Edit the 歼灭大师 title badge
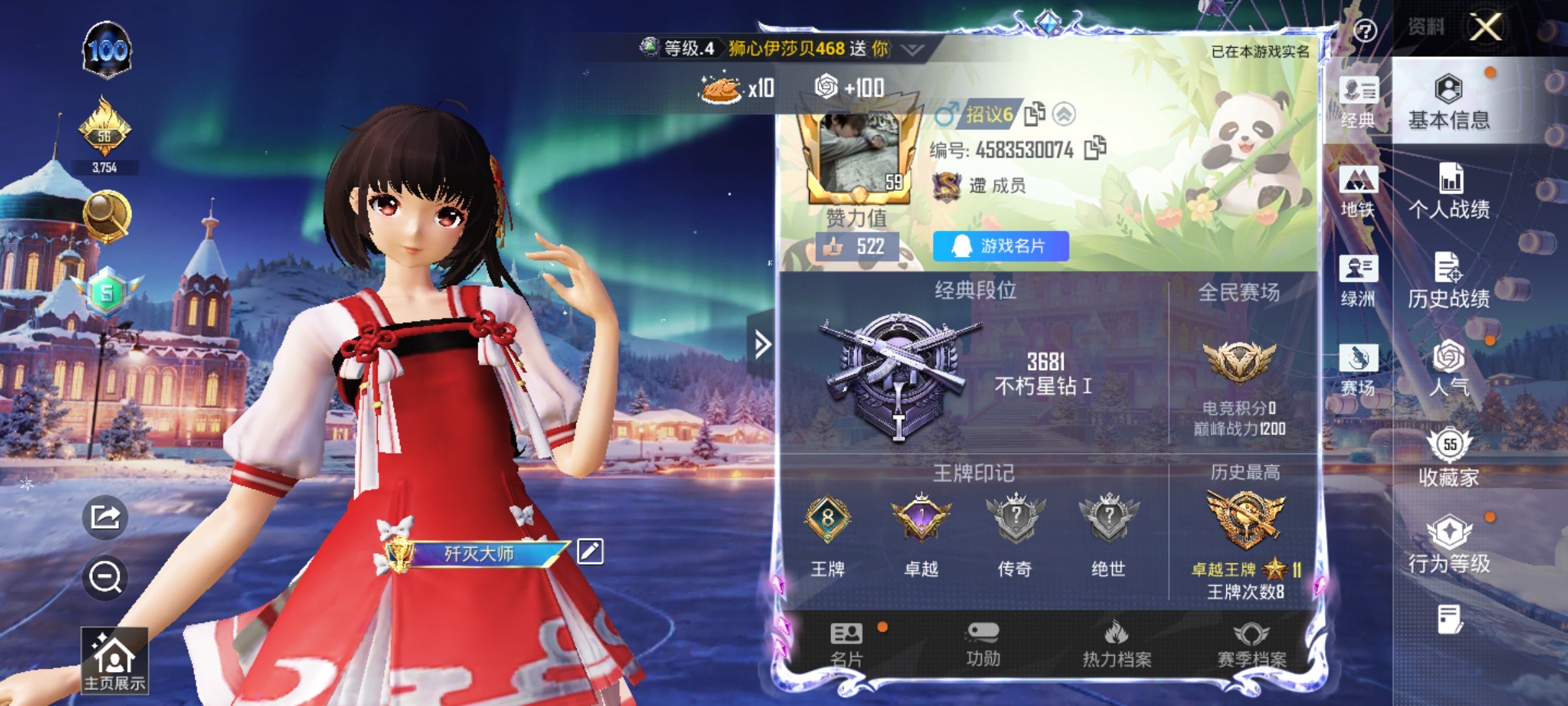This screenshot has width=1568, height=706. [x=590, y=552]
